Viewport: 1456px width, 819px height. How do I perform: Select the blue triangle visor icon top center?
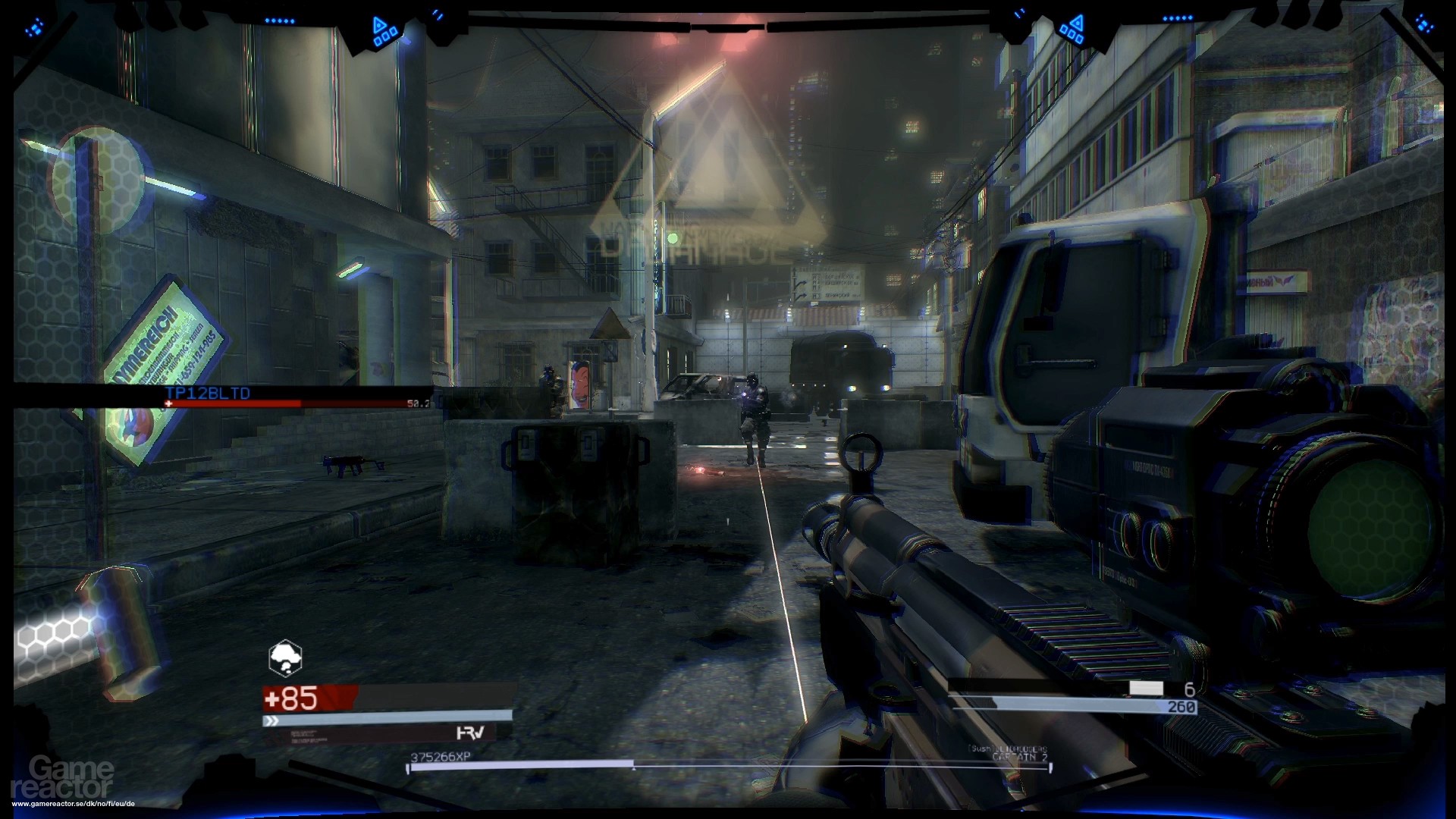[379, 25]
